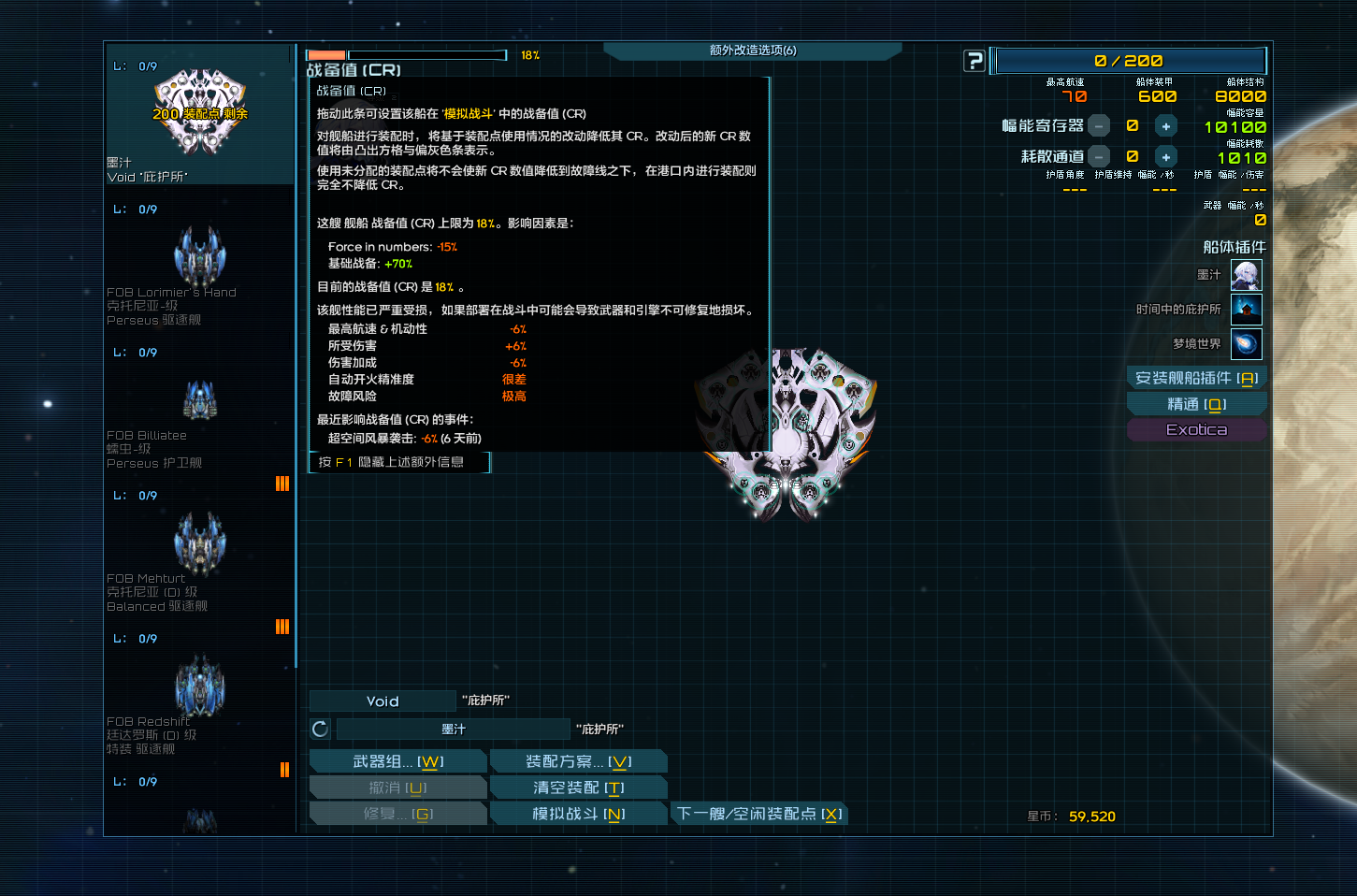Viewport: 1357px width, 896px height.
Task: Select the 时间中的庇护所 hull-mod icon
Action: [1248, 309]
